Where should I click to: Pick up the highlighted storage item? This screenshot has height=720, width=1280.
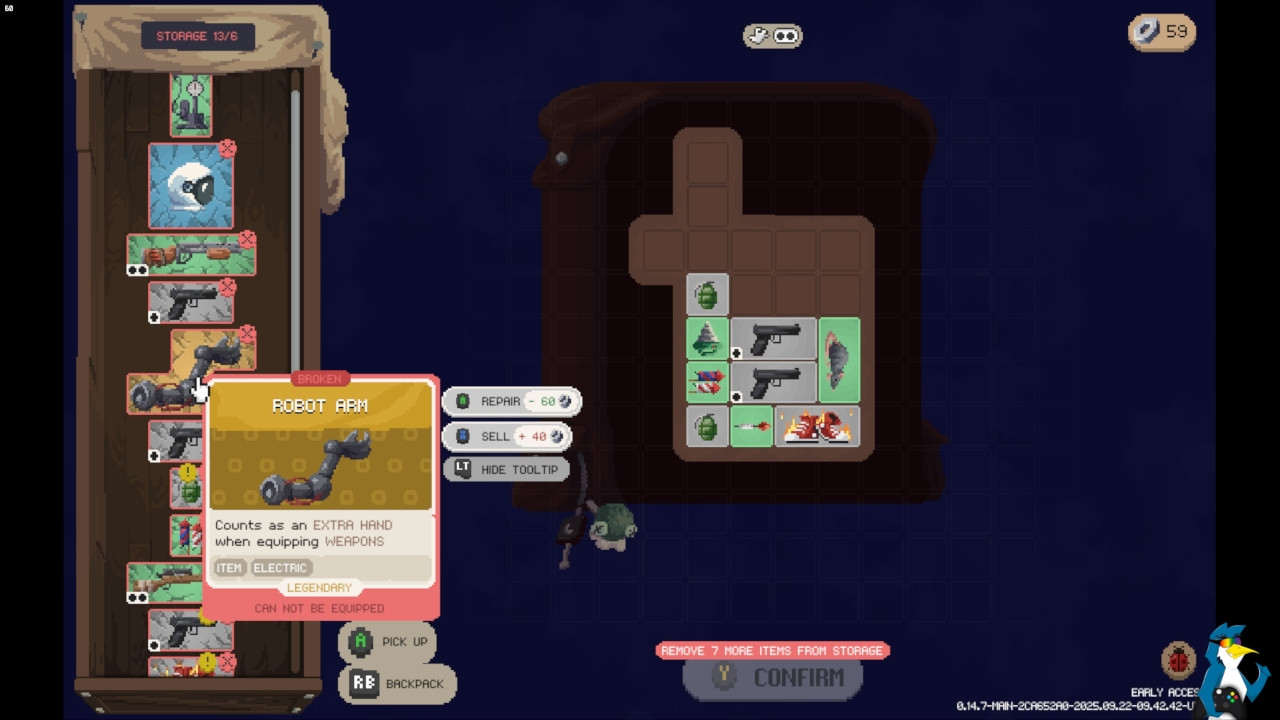click(x=388, y=642)
